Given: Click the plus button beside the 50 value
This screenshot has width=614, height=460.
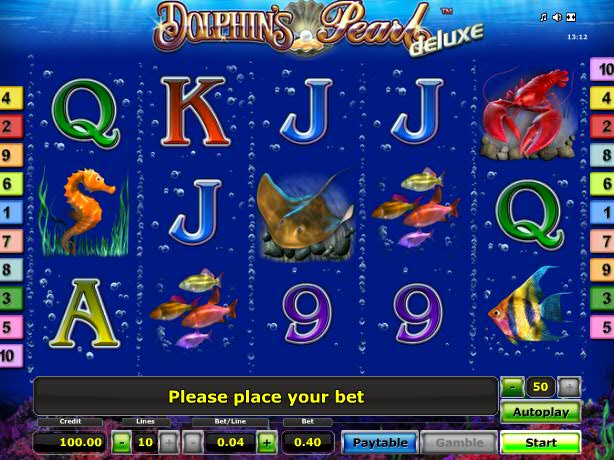Looking at the screenshot, I should point(568,387).
